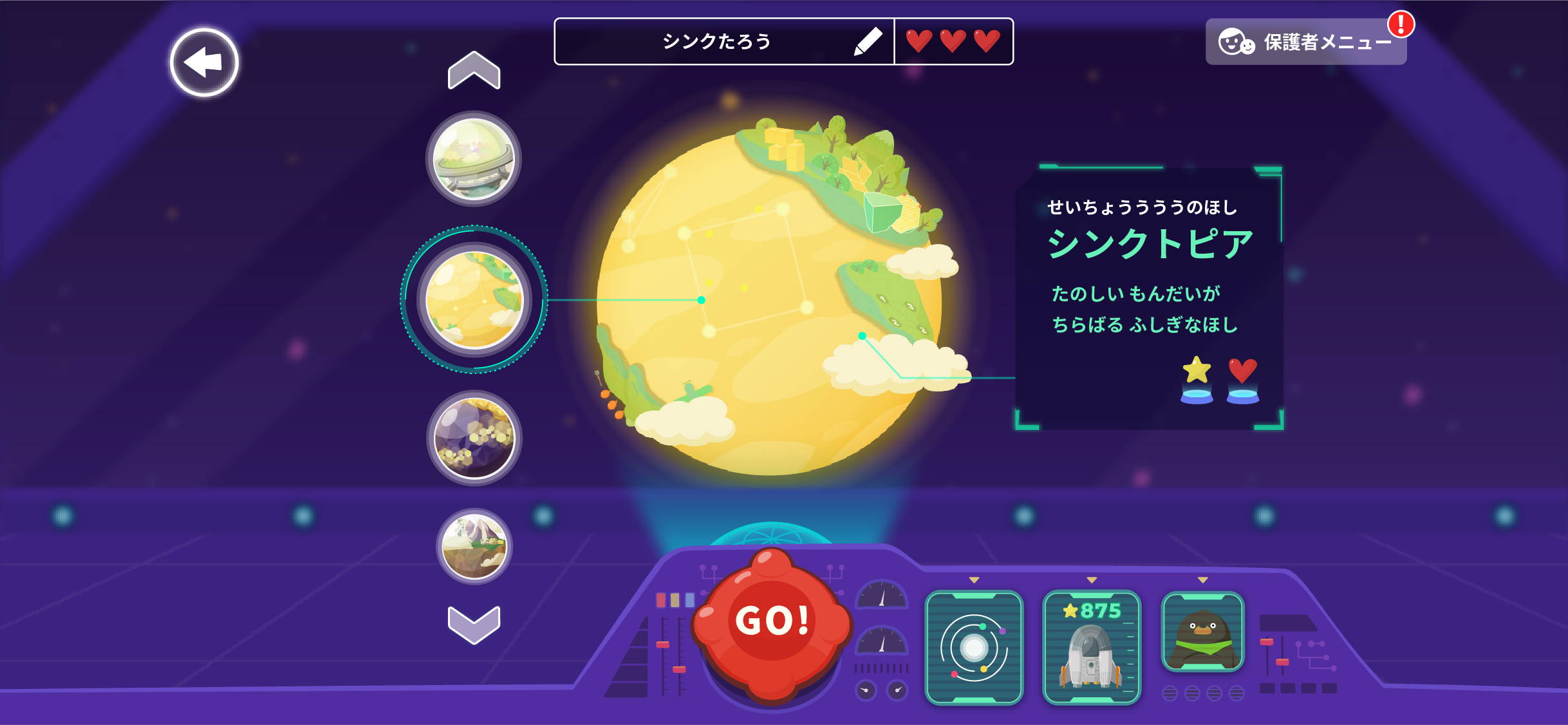Click the back arrow to return
Image resolution: width=1568 pixels, height=725 pixels.
click(x=204, y=62)
